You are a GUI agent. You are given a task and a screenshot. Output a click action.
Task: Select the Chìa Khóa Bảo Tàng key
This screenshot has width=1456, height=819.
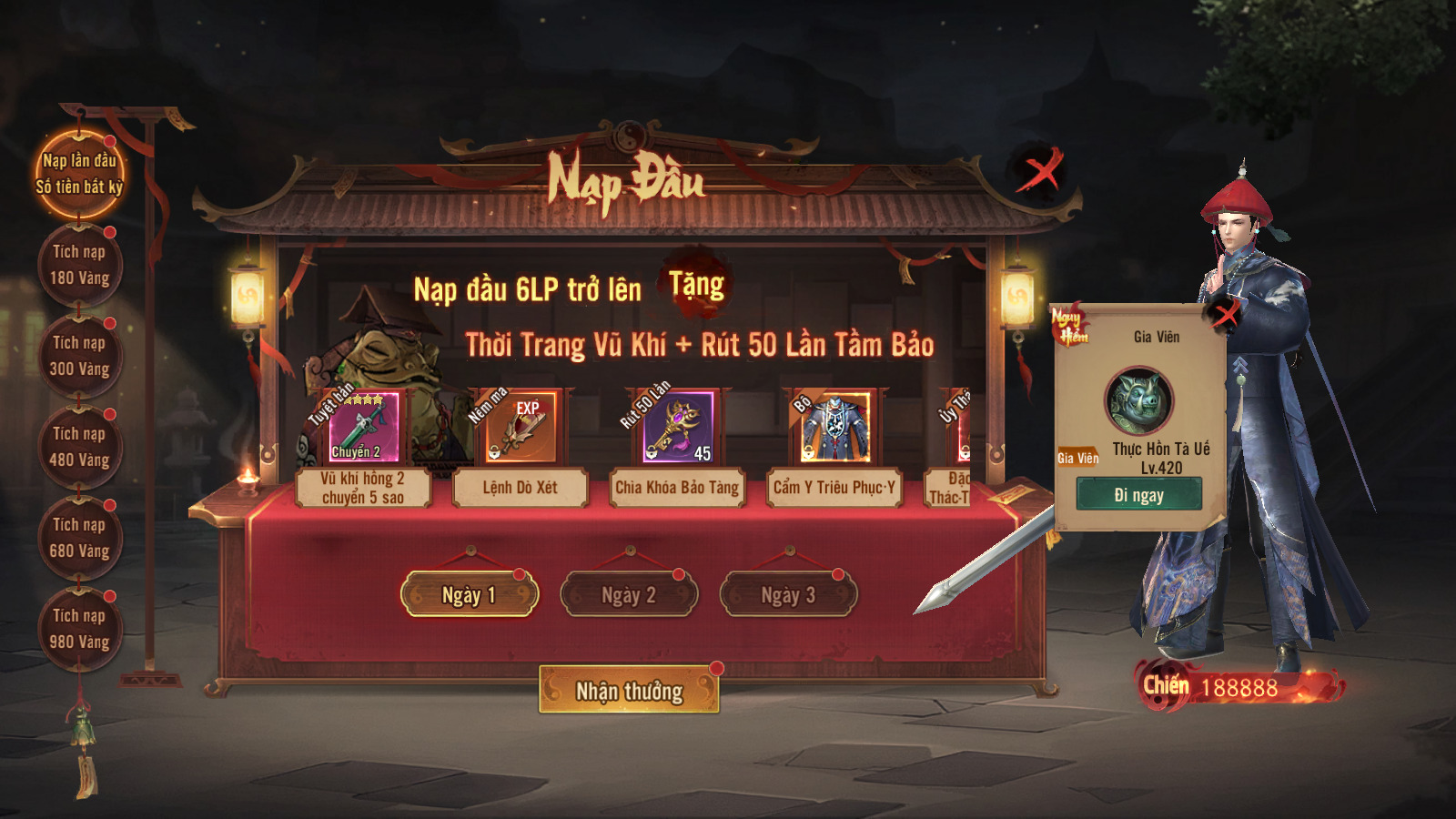click(x=678, y=428)
